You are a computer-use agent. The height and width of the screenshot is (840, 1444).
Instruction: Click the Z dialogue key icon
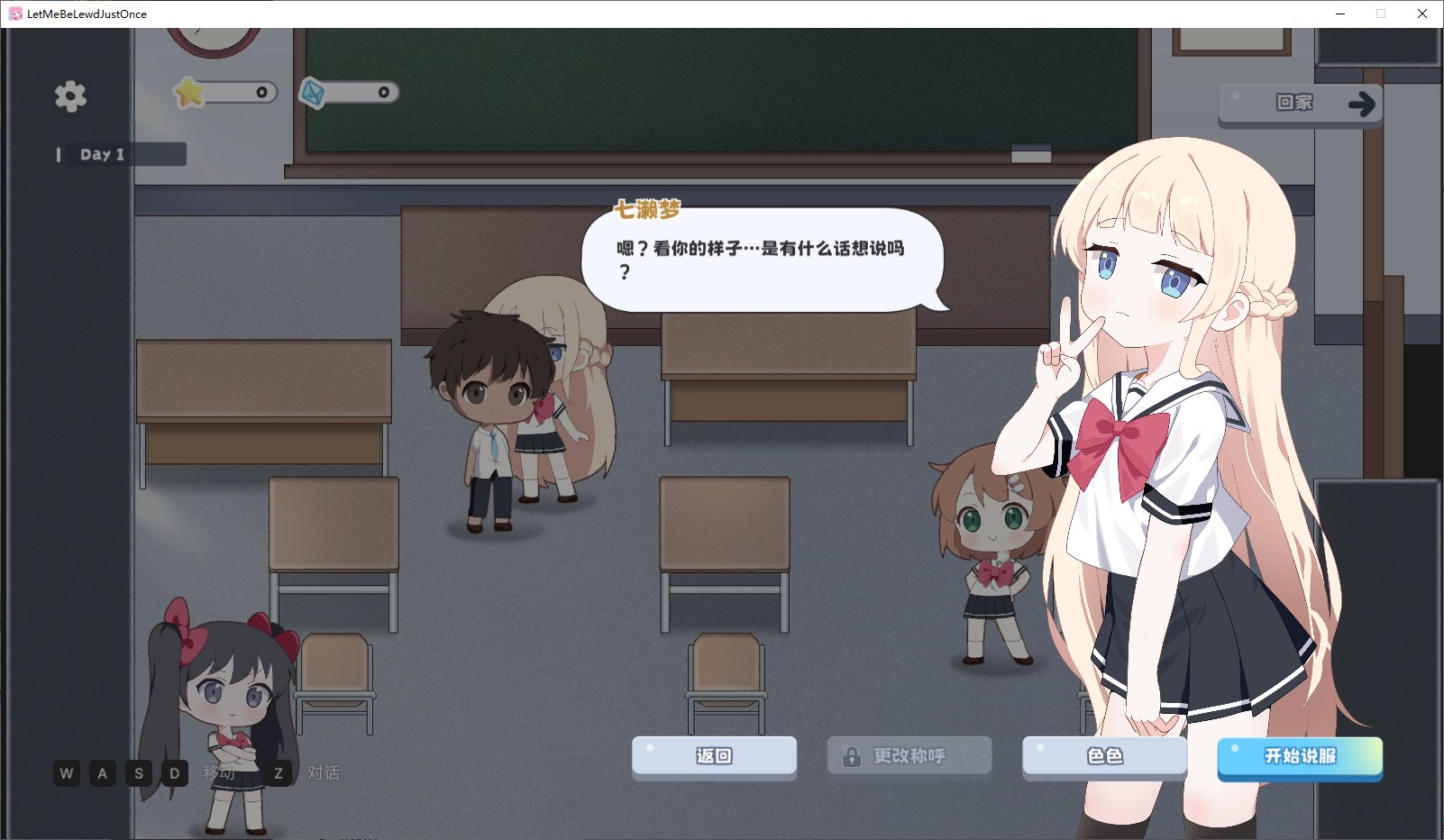pyautogui.click(x=279, y=773)
